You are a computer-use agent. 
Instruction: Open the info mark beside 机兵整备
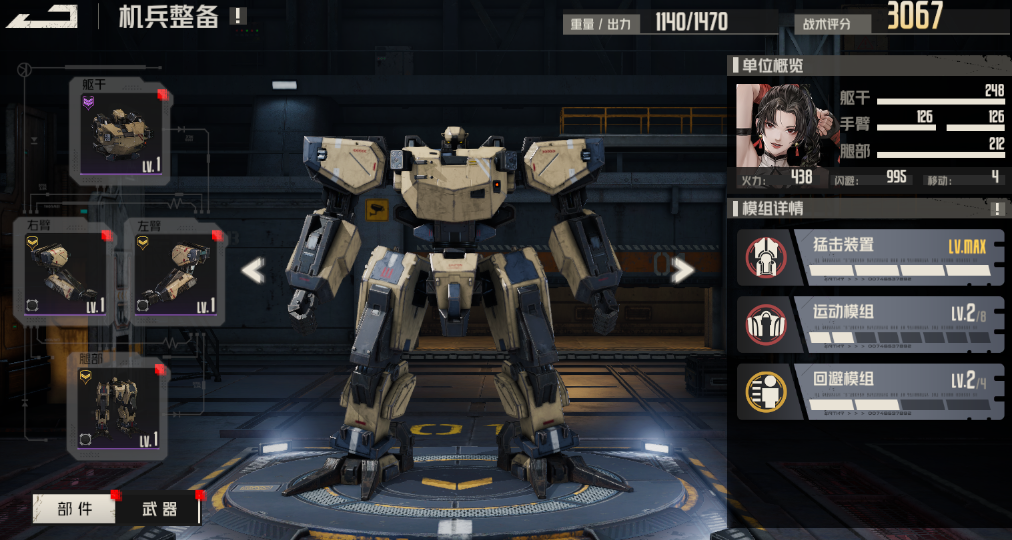tap(237, 15)
